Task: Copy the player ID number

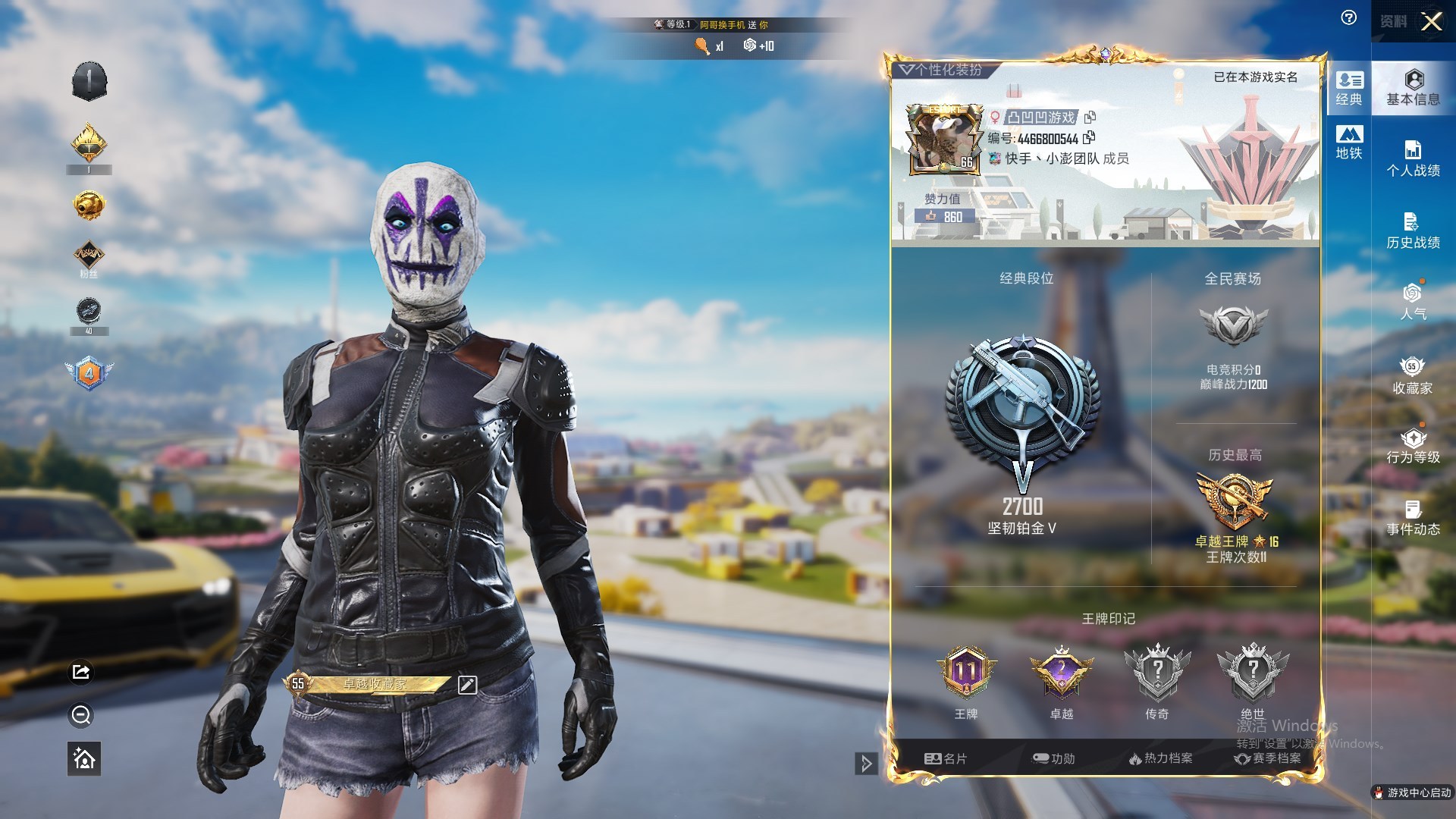Action: pos(1089,137)
